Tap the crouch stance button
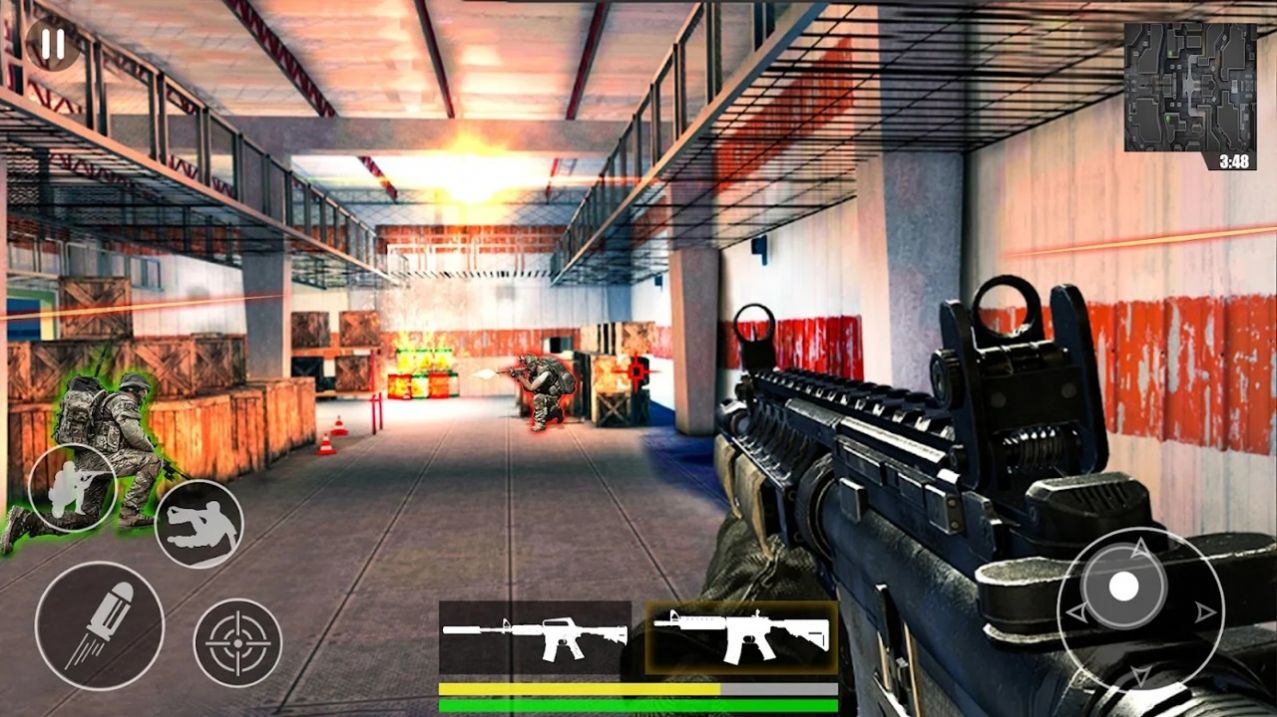The width and height of the screenshot is (1277, 717). pyautogui.click(x=72, y=488)
